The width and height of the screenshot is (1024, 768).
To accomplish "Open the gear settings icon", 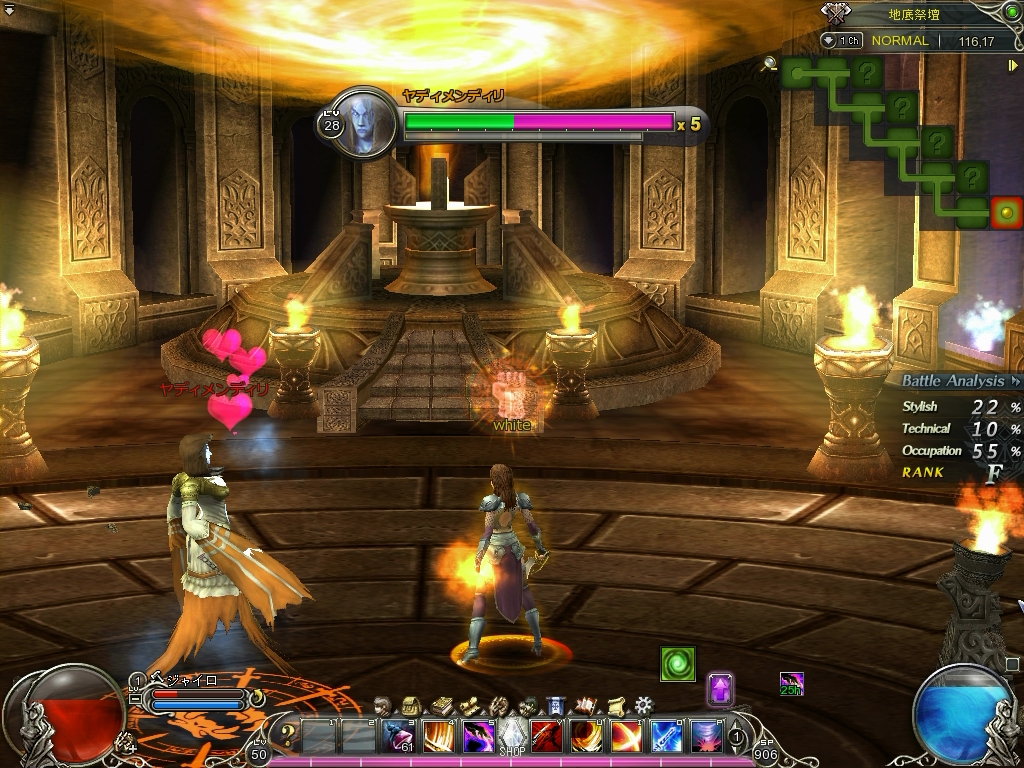I will coord(644,705).
